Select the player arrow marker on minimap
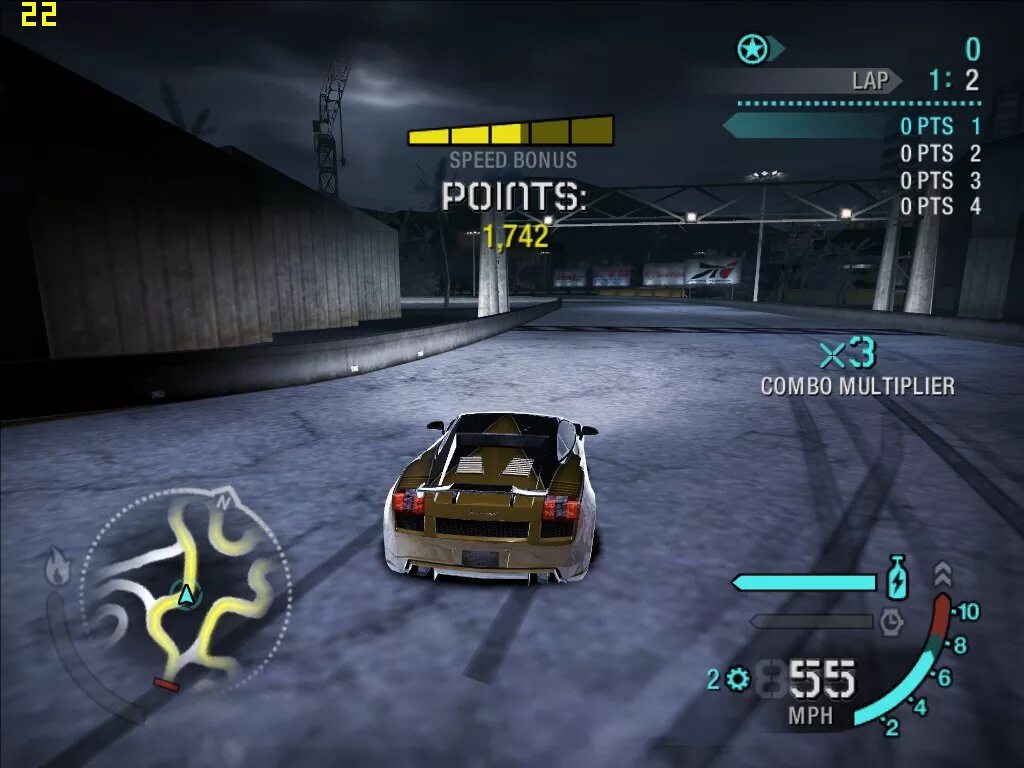This screenshot has width=1024, height=768. (185, 595)
